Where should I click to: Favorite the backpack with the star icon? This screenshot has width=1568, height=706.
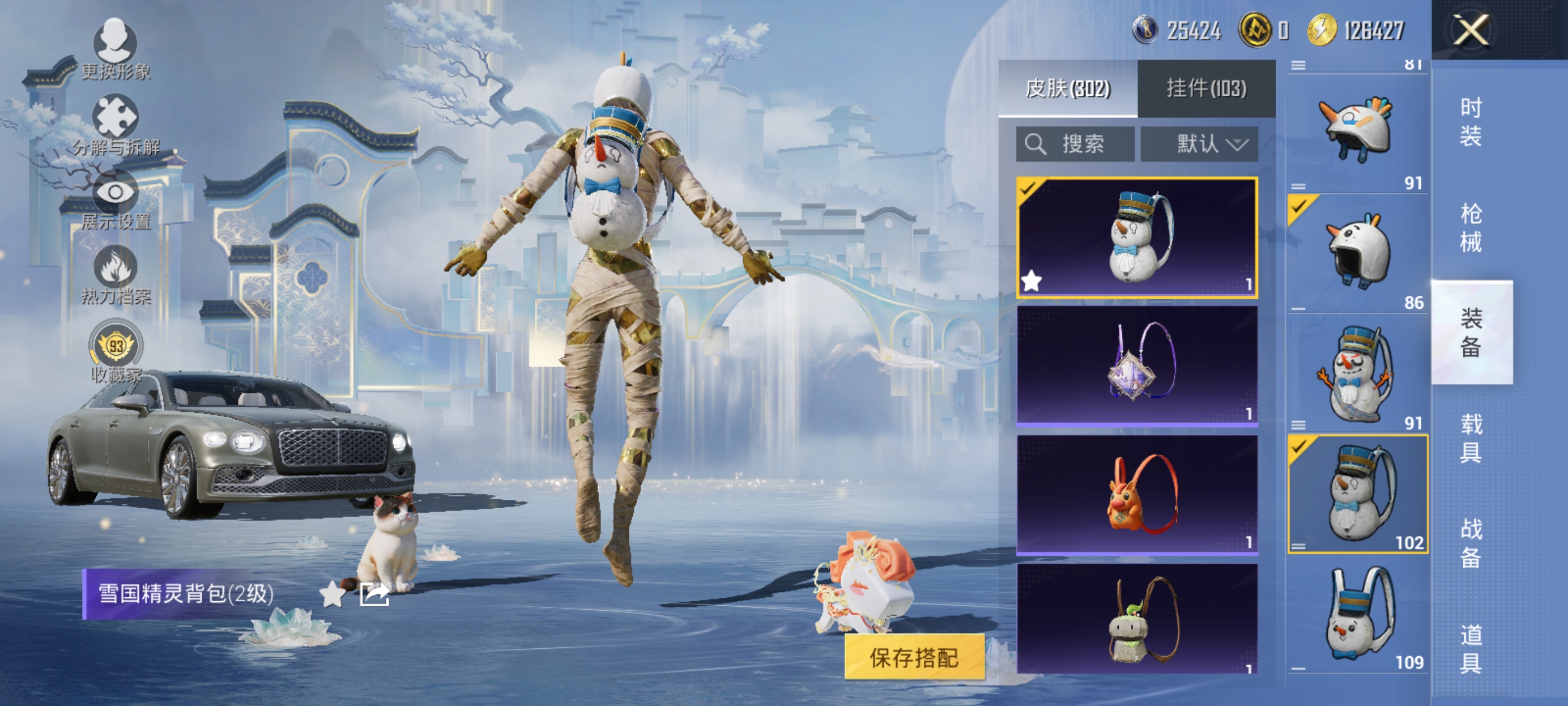(332, 594)
